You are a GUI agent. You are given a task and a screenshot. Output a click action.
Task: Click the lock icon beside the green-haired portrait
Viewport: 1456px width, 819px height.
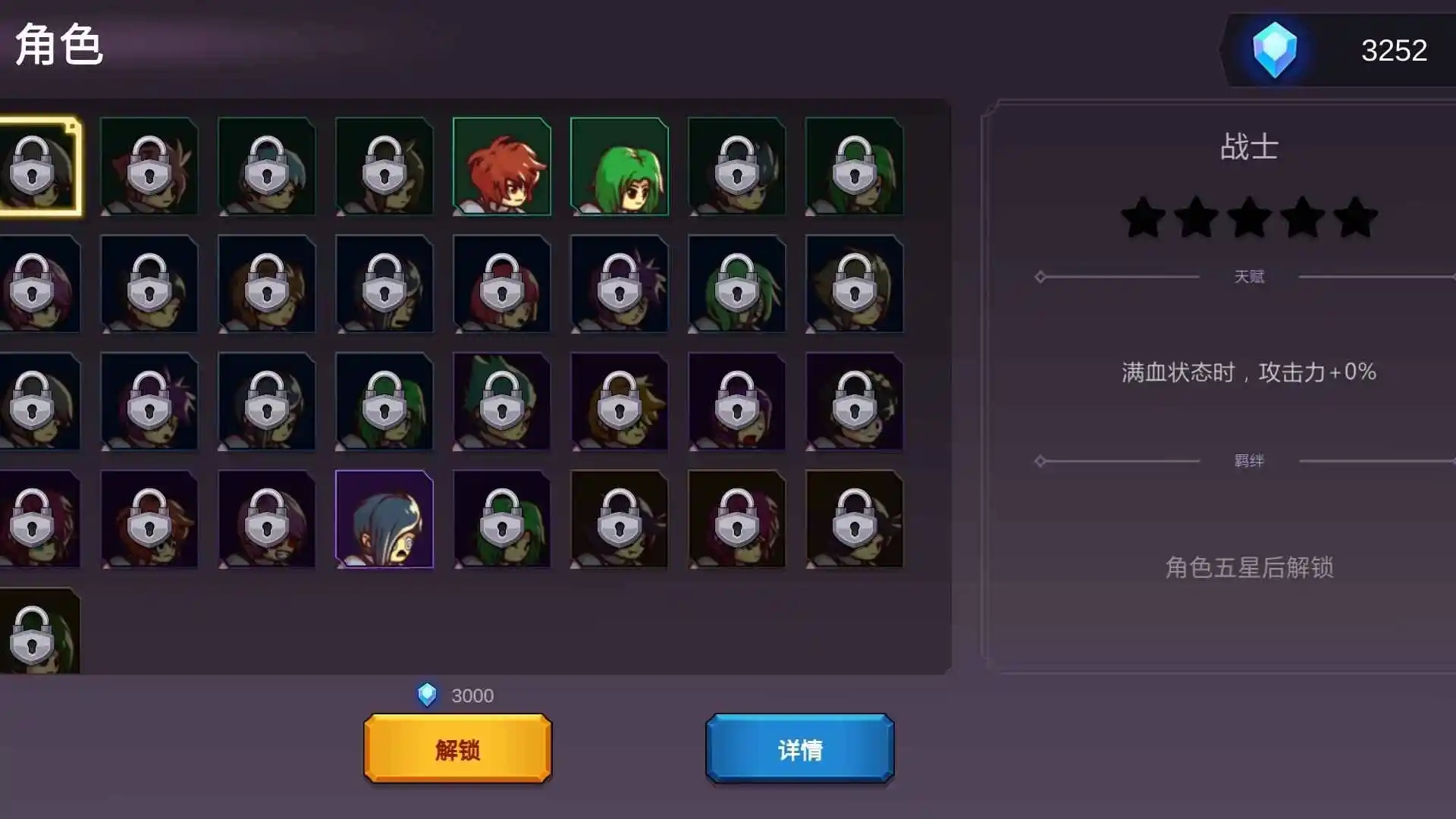736,165
